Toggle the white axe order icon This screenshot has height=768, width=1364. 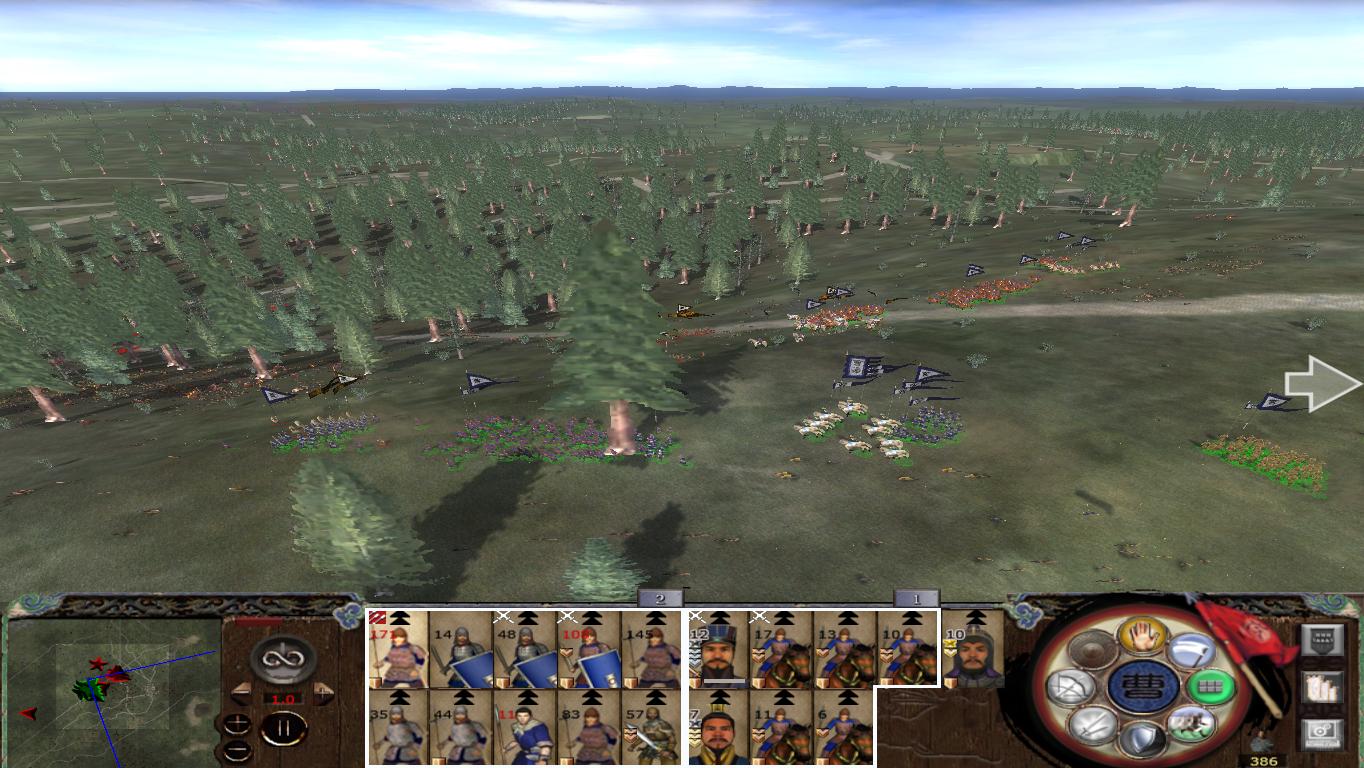pyautogui.click(x=1191, y=651)
